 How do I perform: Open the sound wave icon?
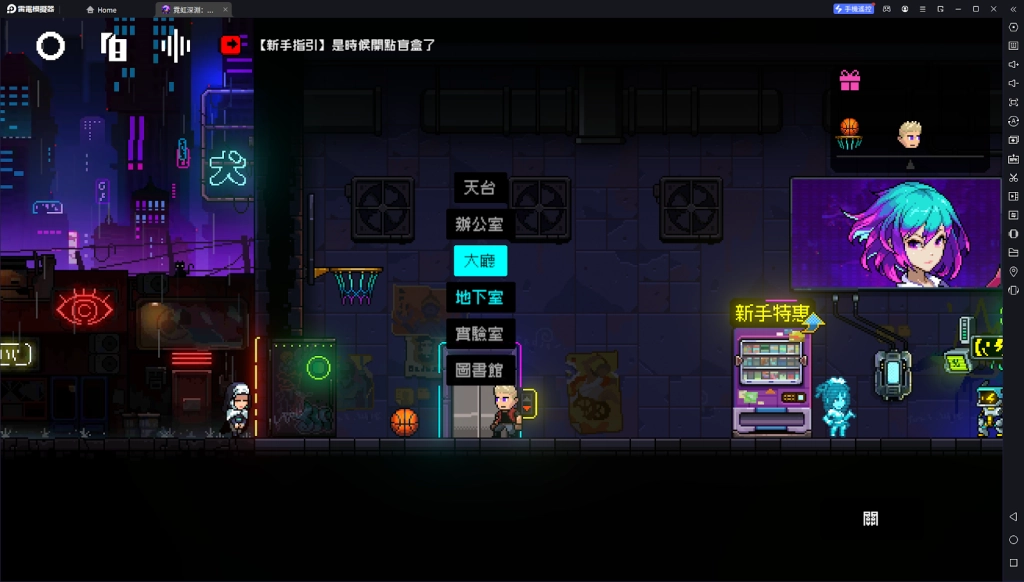(176, 46)
